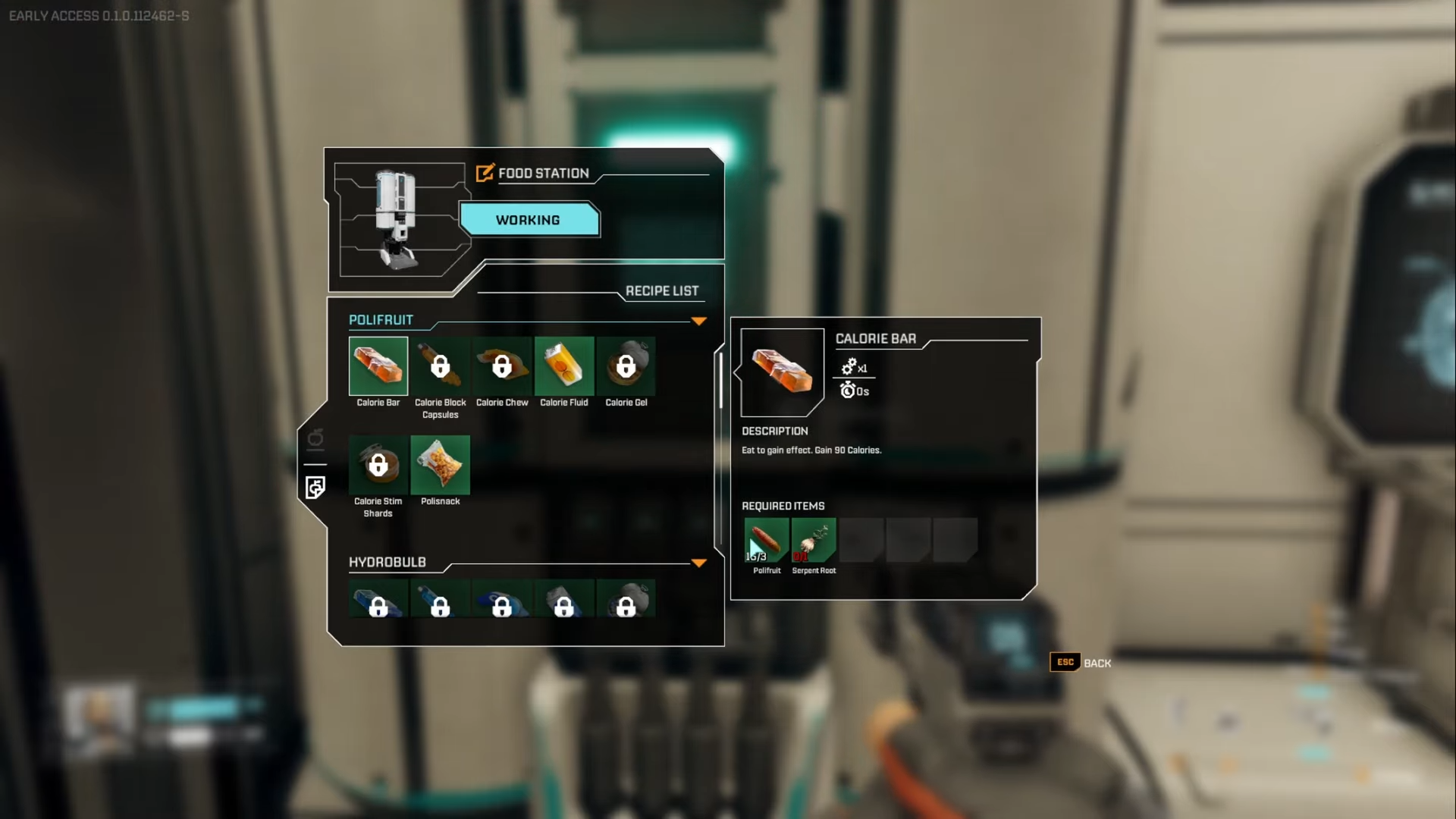Viewport: 1456px width, 819px height.
Task: Collapse the Hydrobulb recipe category
Action: (x=698, y=563)
